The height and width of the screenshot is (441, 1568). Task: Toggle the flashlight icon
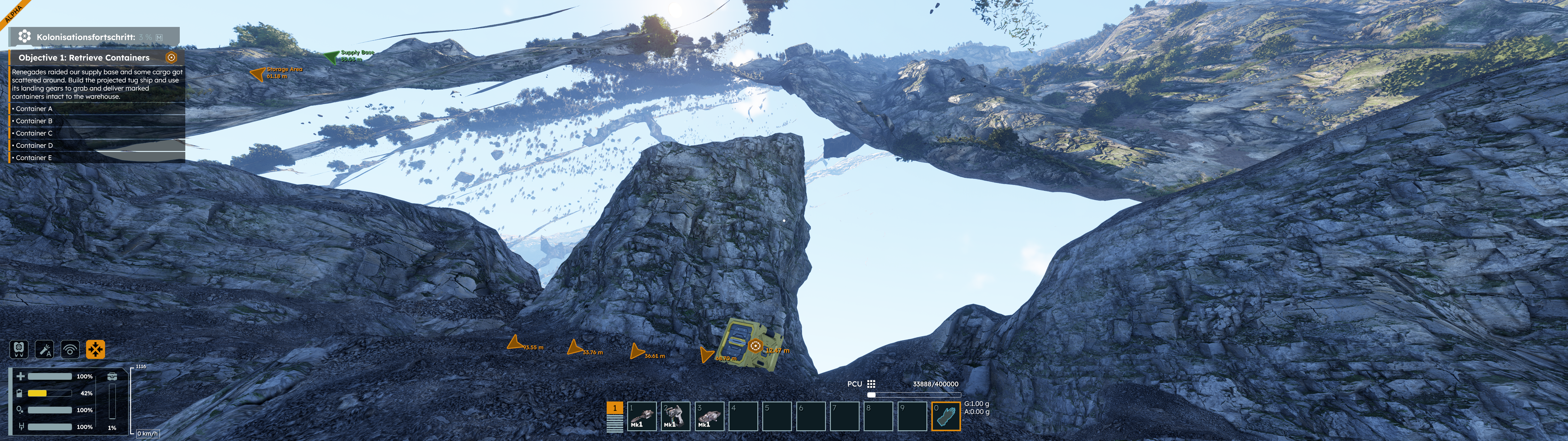(44, 349)
